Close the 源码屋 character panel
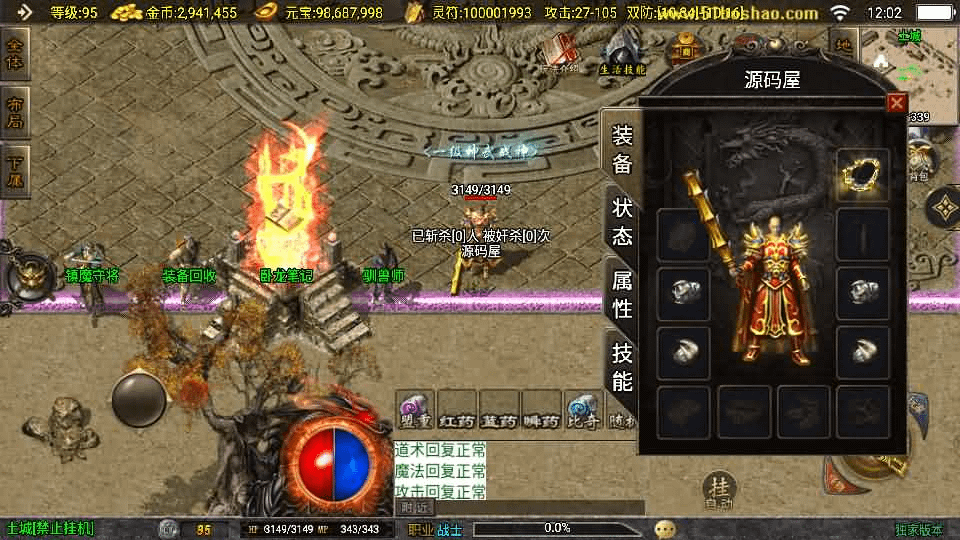Viewport: 960px width, 540px height. pyautogui.click(x=896, y=103)
